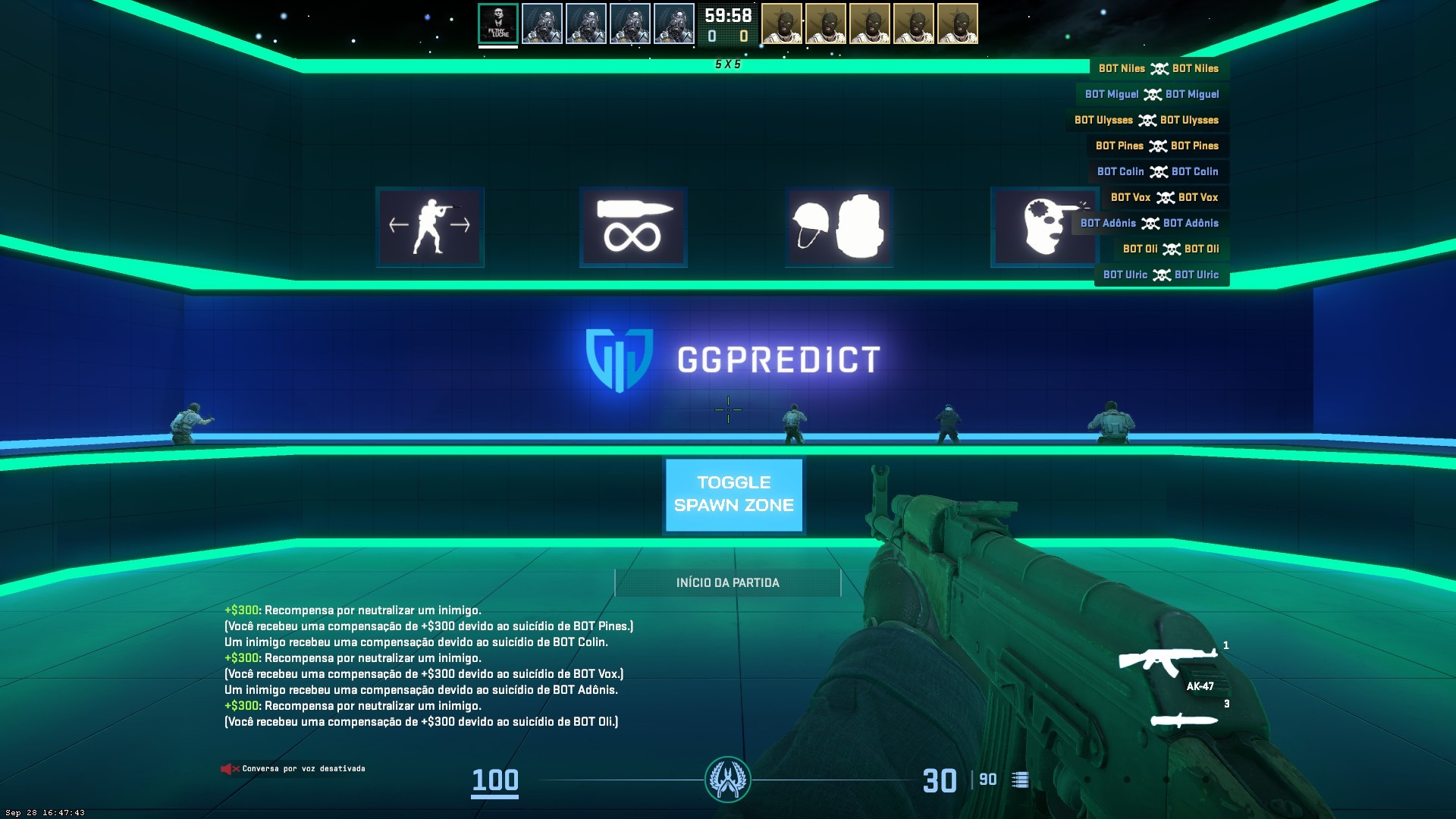
Task: Click your own player avatar in the top bar
Action: (x=498, y=24)
